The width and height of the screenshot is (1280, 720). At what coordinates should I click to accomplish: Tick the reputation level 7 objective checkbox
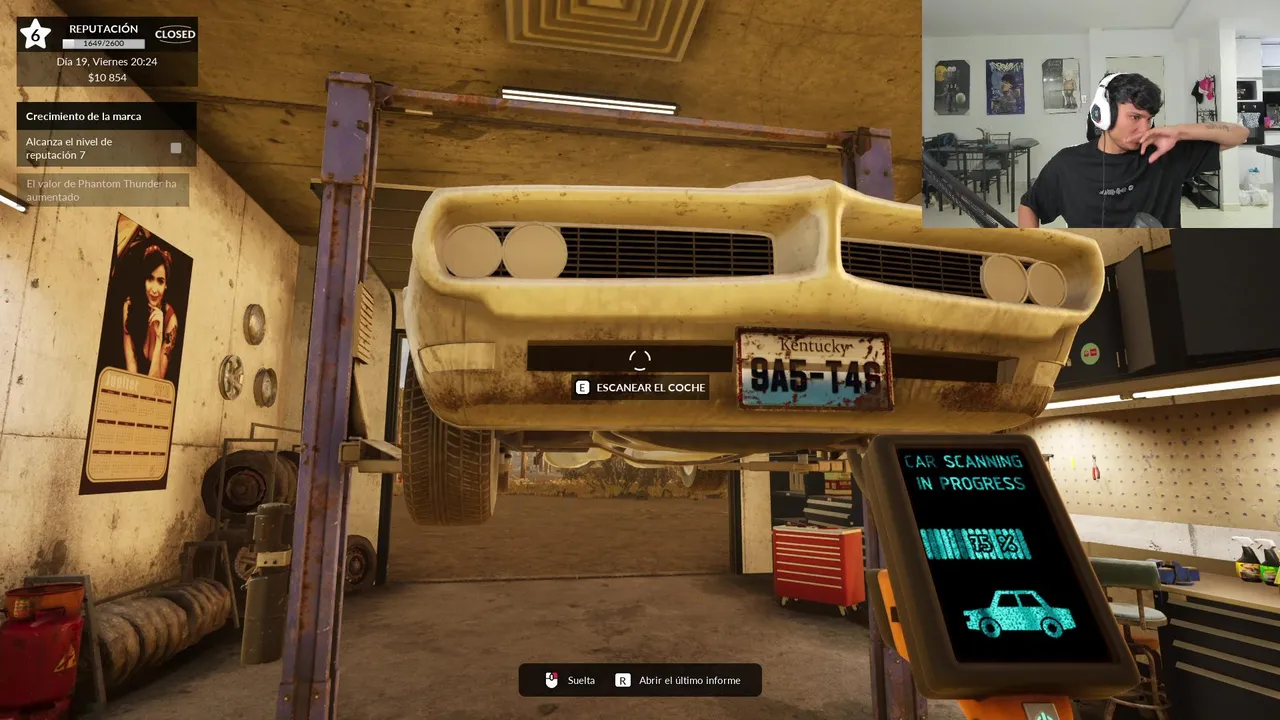pos(176,148)
